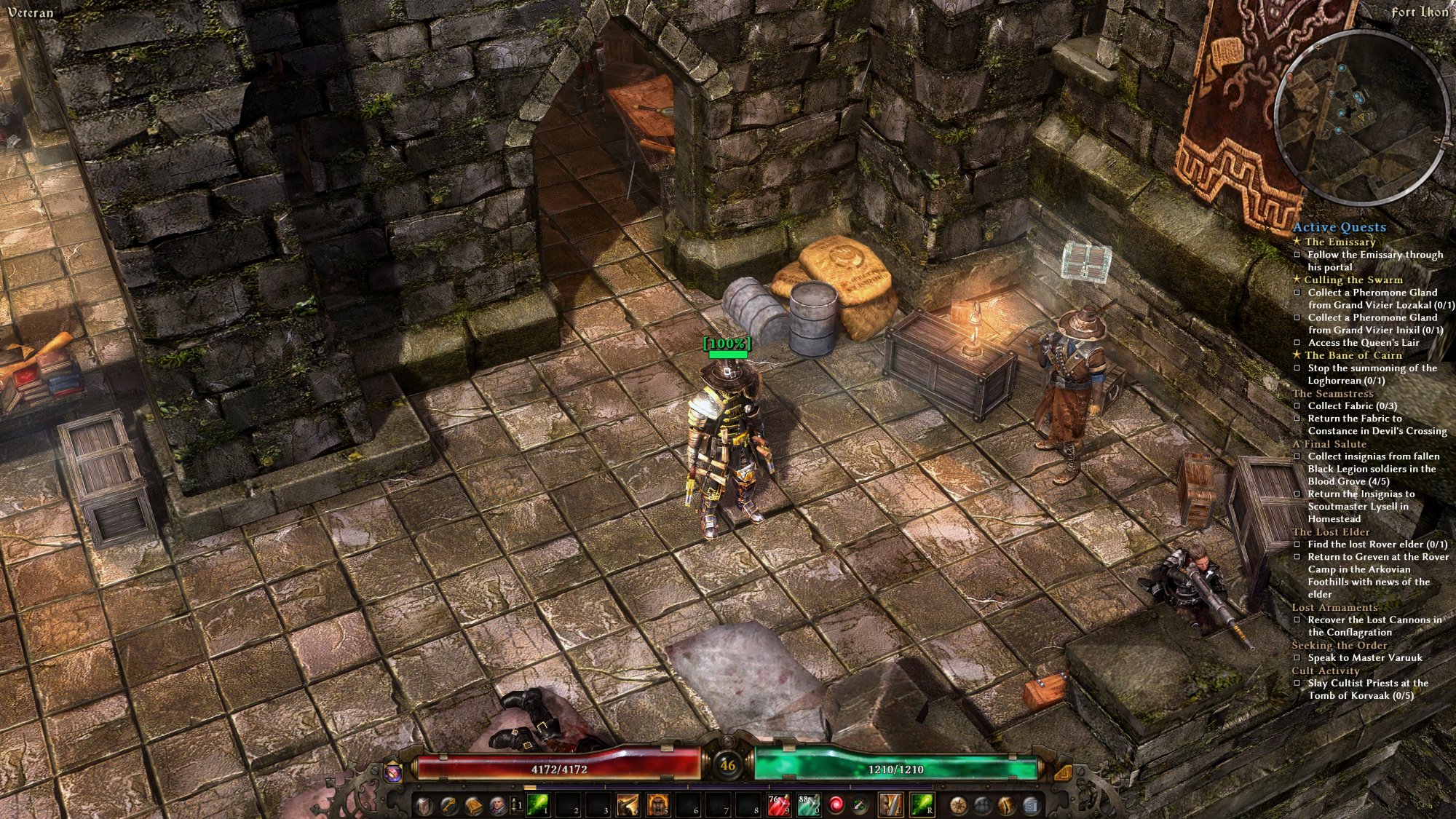
Task: Click the shield icon in the bottom bar
Action: click(x=424, y=805)
